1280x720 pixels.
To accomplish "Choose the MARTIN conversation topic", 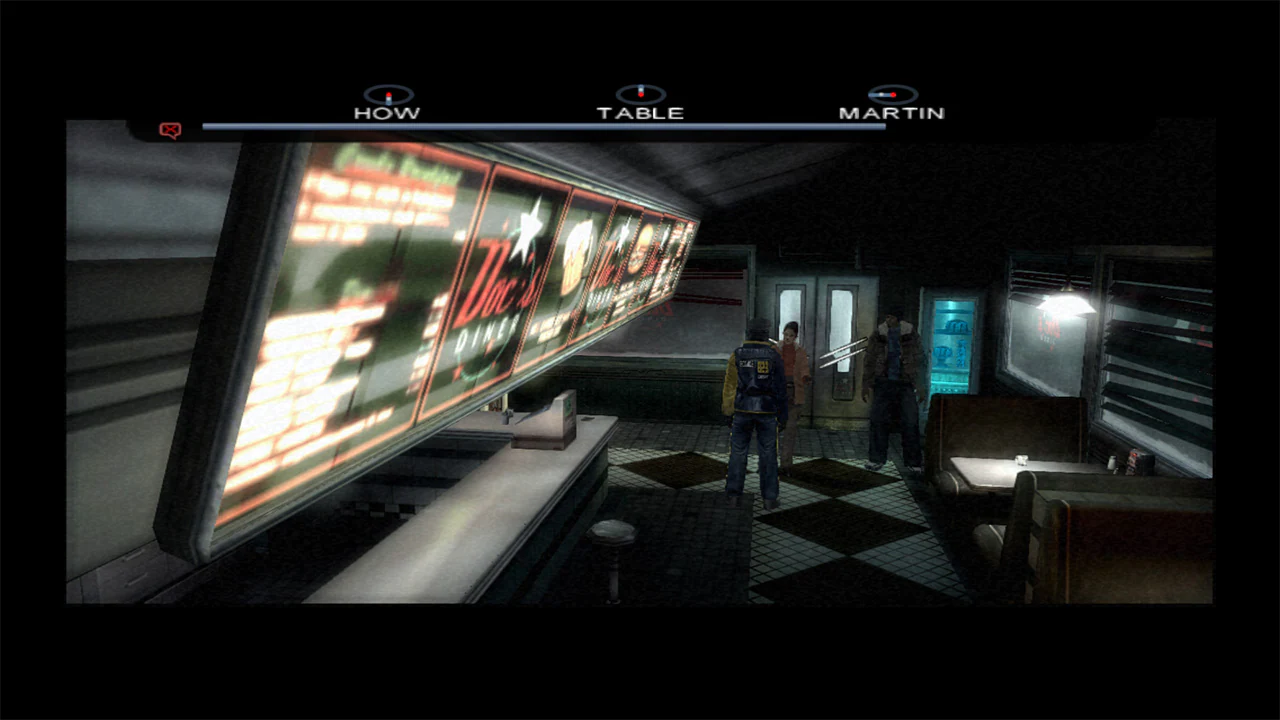I will [892, 112].
